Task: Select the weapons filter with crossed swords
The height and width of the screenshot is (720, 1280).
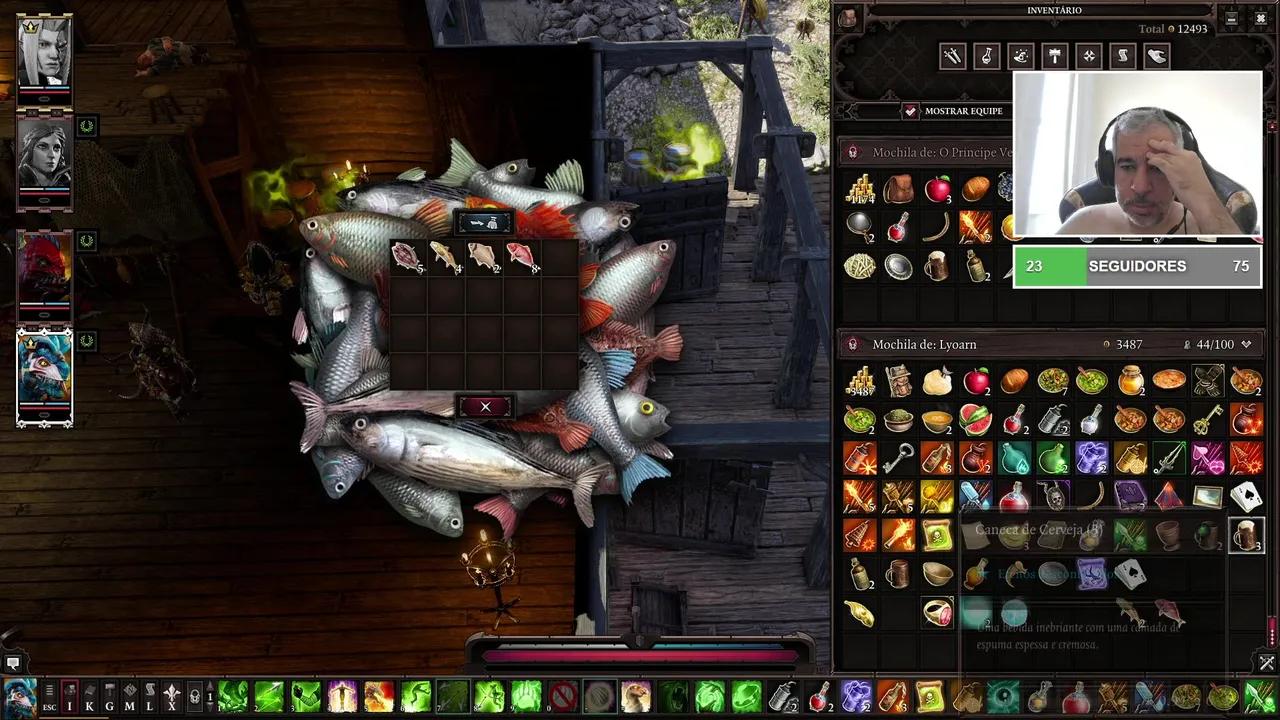Action: click(952, 57)
